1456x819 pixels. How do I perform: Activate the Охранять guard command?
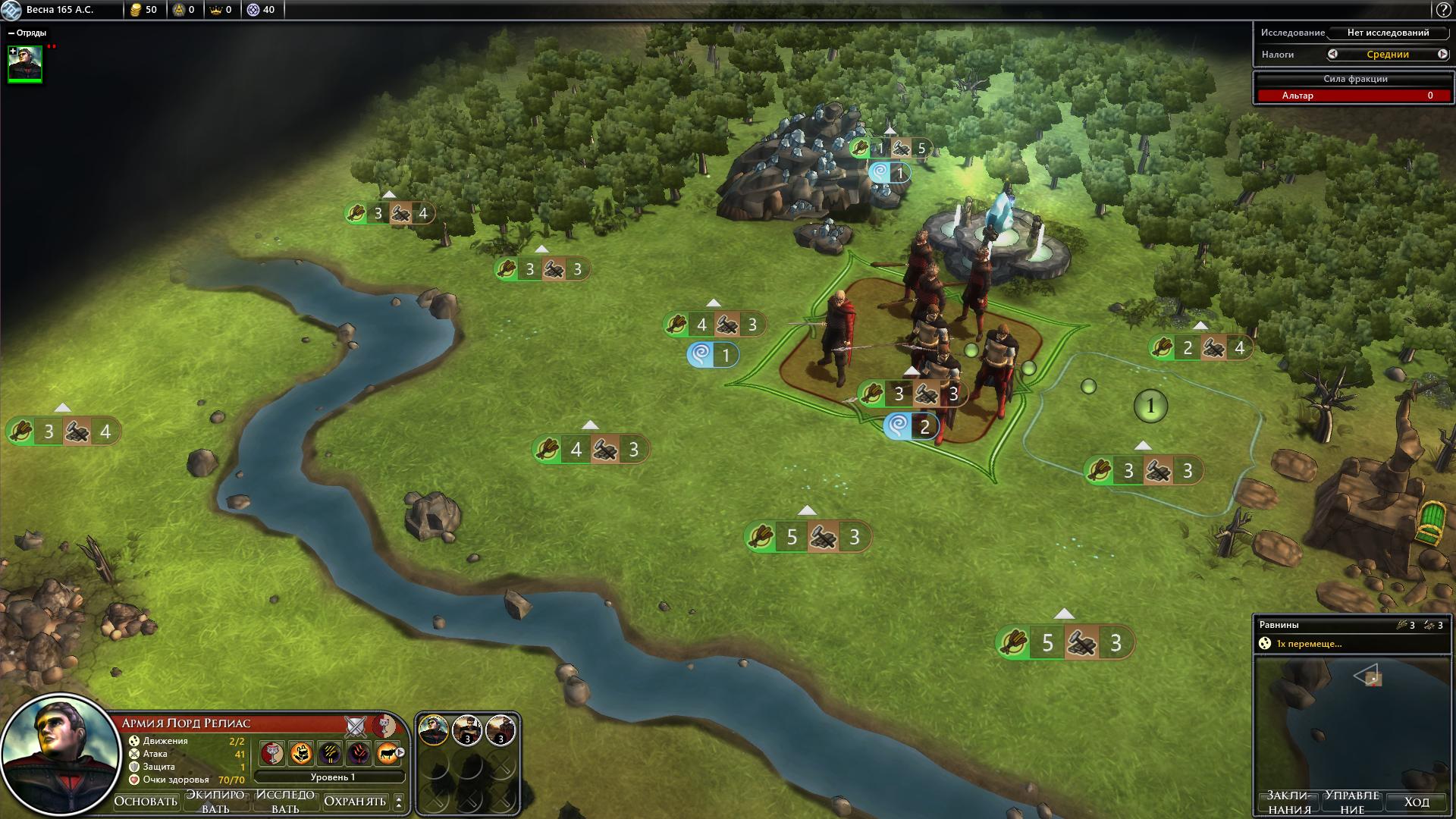point(355,801)
